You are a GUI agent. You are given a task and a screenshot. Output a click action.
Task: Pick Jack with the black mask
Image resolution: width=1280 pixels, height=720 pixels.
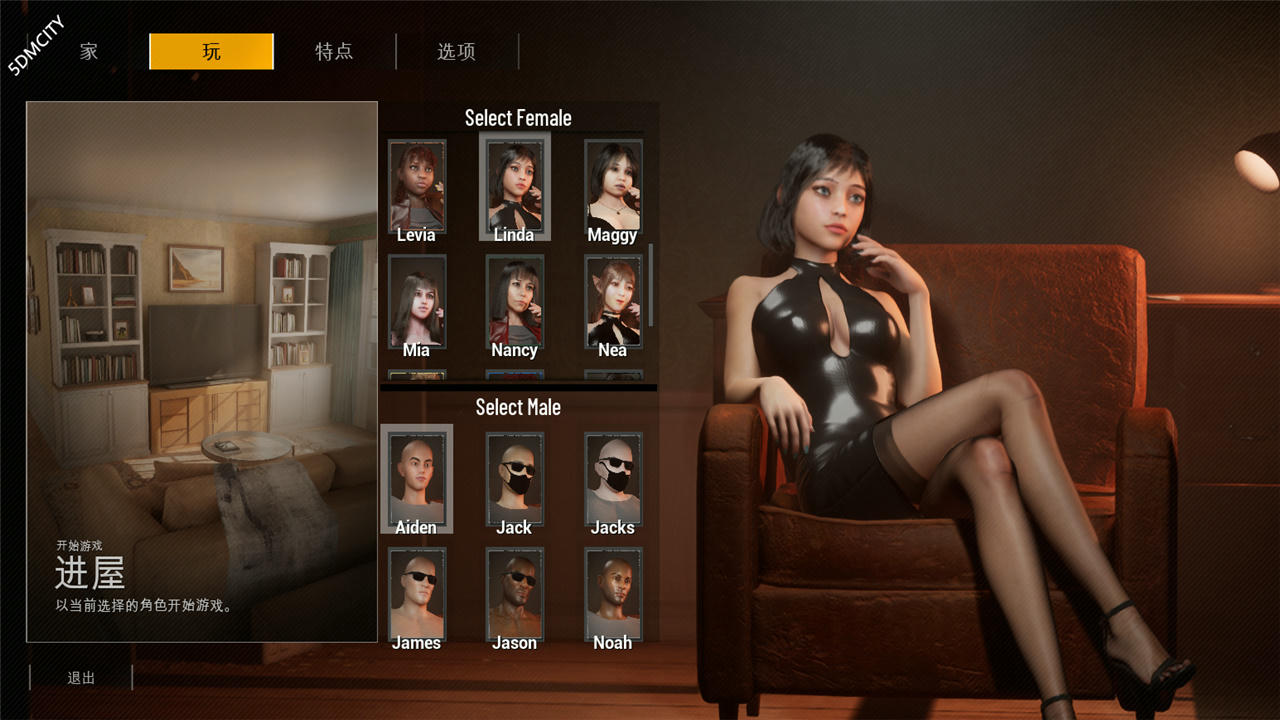coord(514,477)
